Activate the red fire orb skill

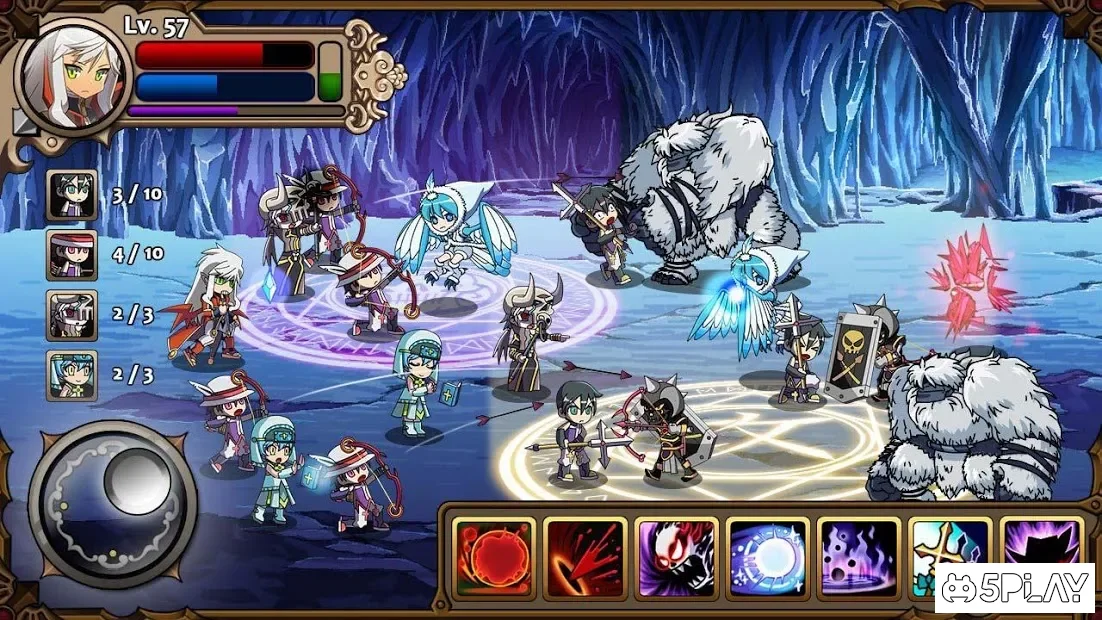pyautogui.click(x=493, y=557)
